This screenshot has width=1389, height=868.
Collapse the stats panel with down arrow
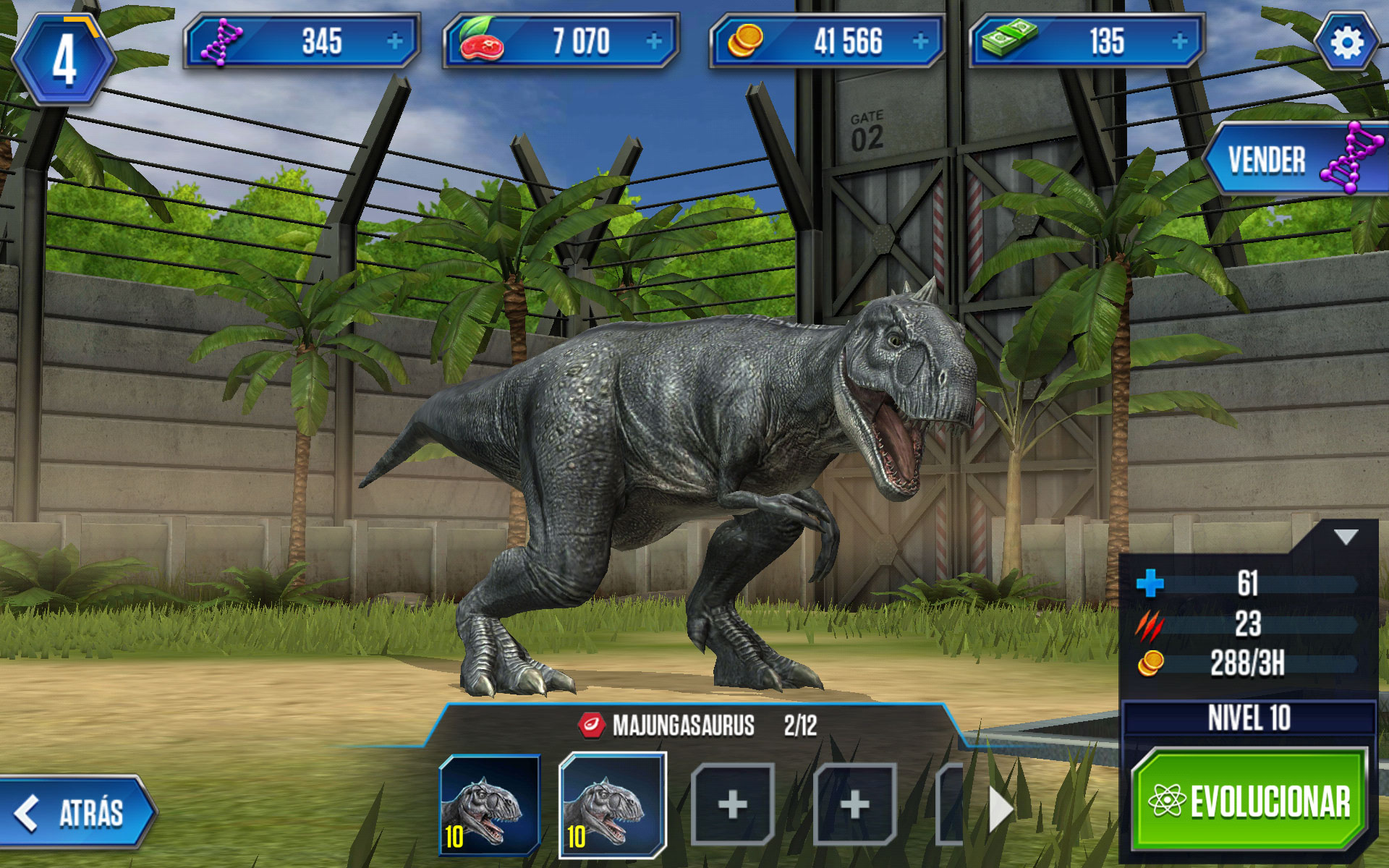click(x=1346, y=537)
